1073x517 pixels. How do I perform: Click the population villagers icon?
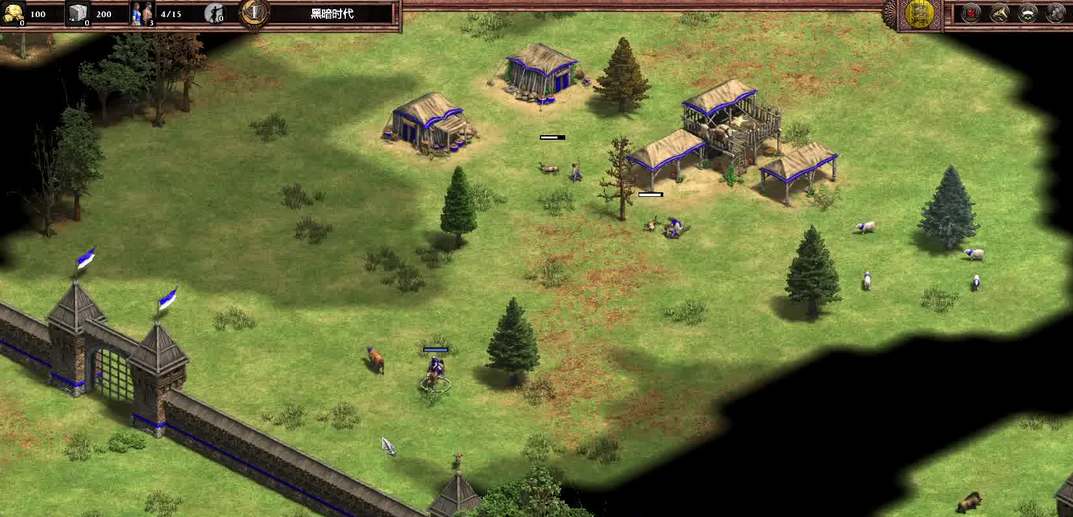143,14
